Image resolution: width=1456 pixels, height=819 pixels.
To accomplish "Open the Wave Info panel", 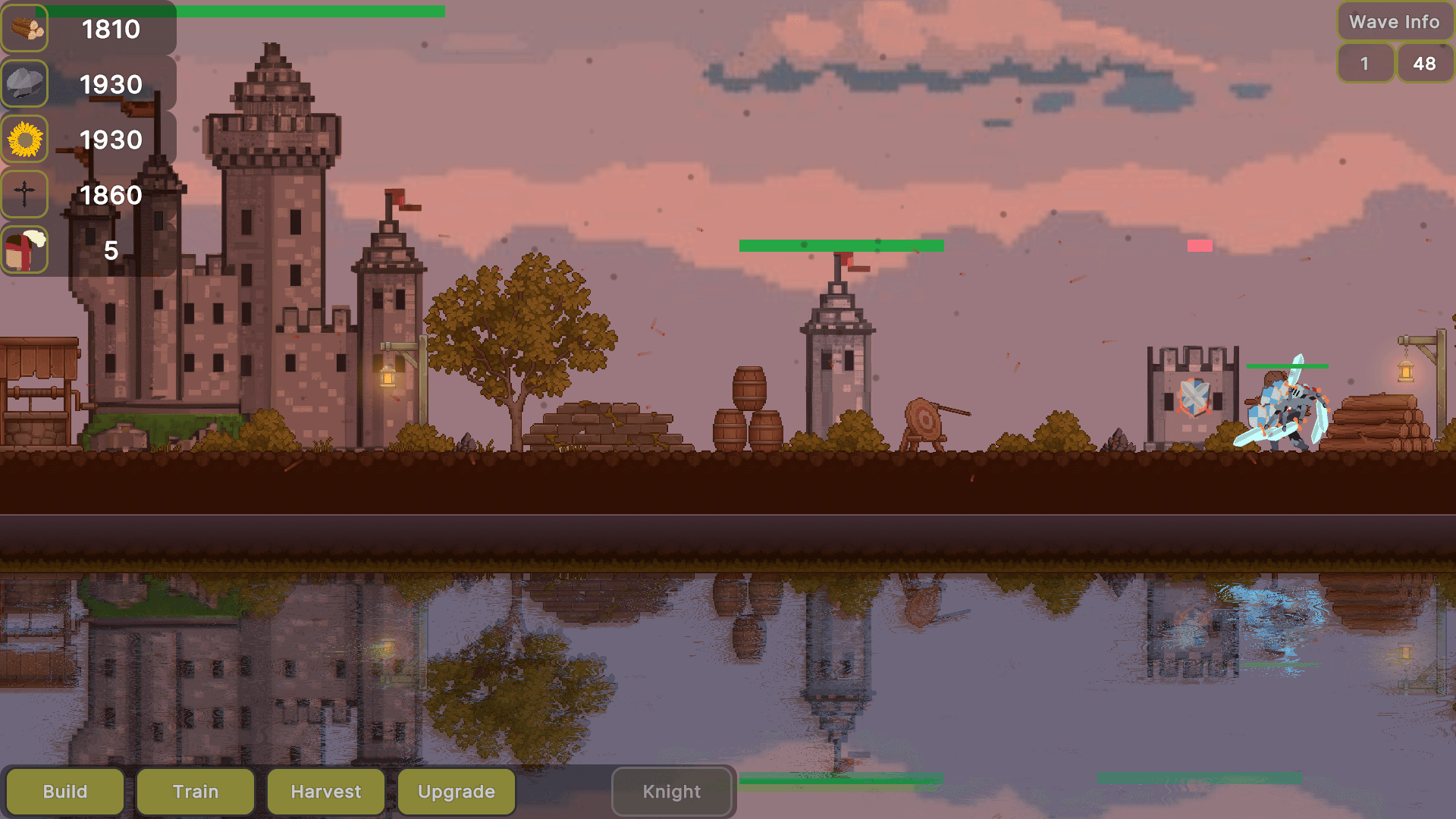I will [x=1394, y=22].
